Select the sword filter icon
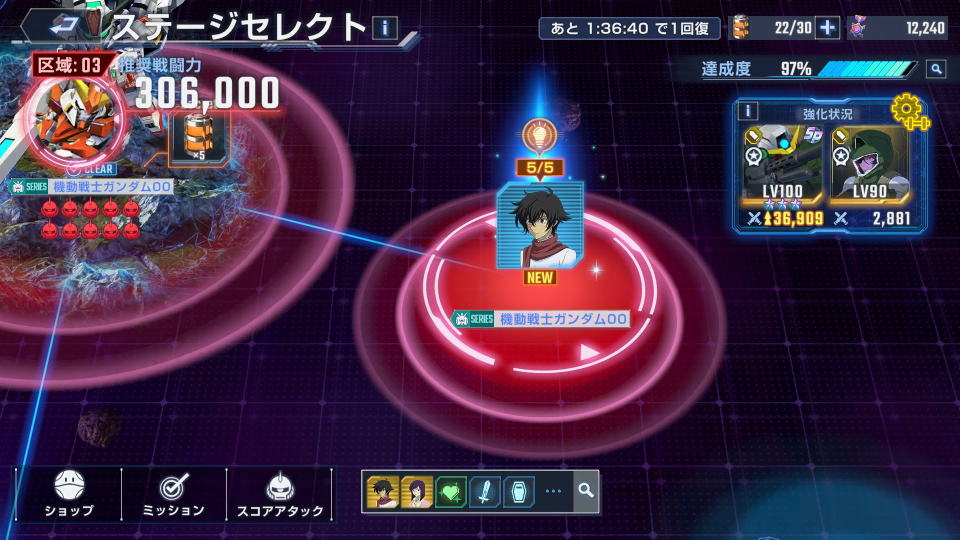The height and width of the screenshot is (540, 960). pyautogui.click(x=484, y=491)
